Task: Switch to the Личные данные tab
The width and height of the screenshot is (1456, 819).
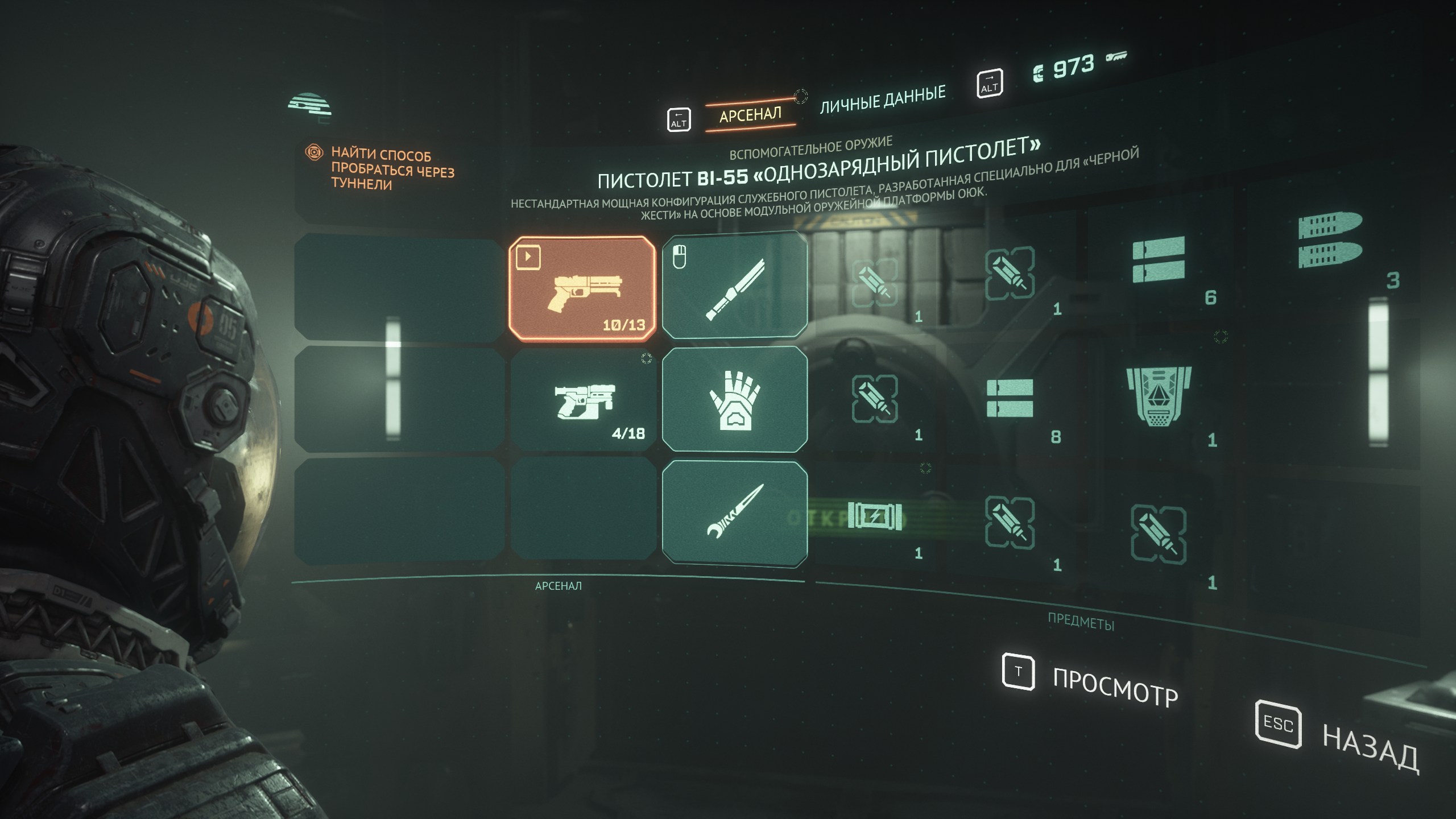Action: (x=882, y=100)
